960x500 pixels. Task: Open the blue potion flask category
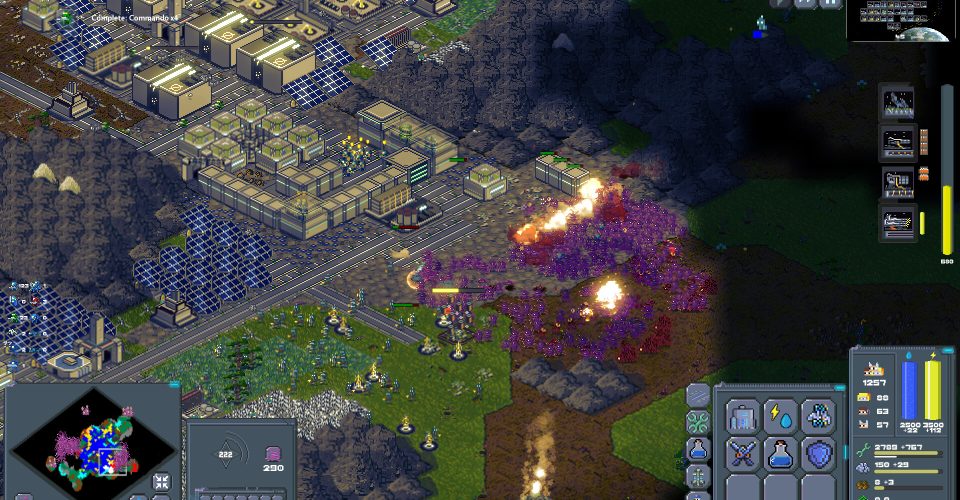pos(781,453)
